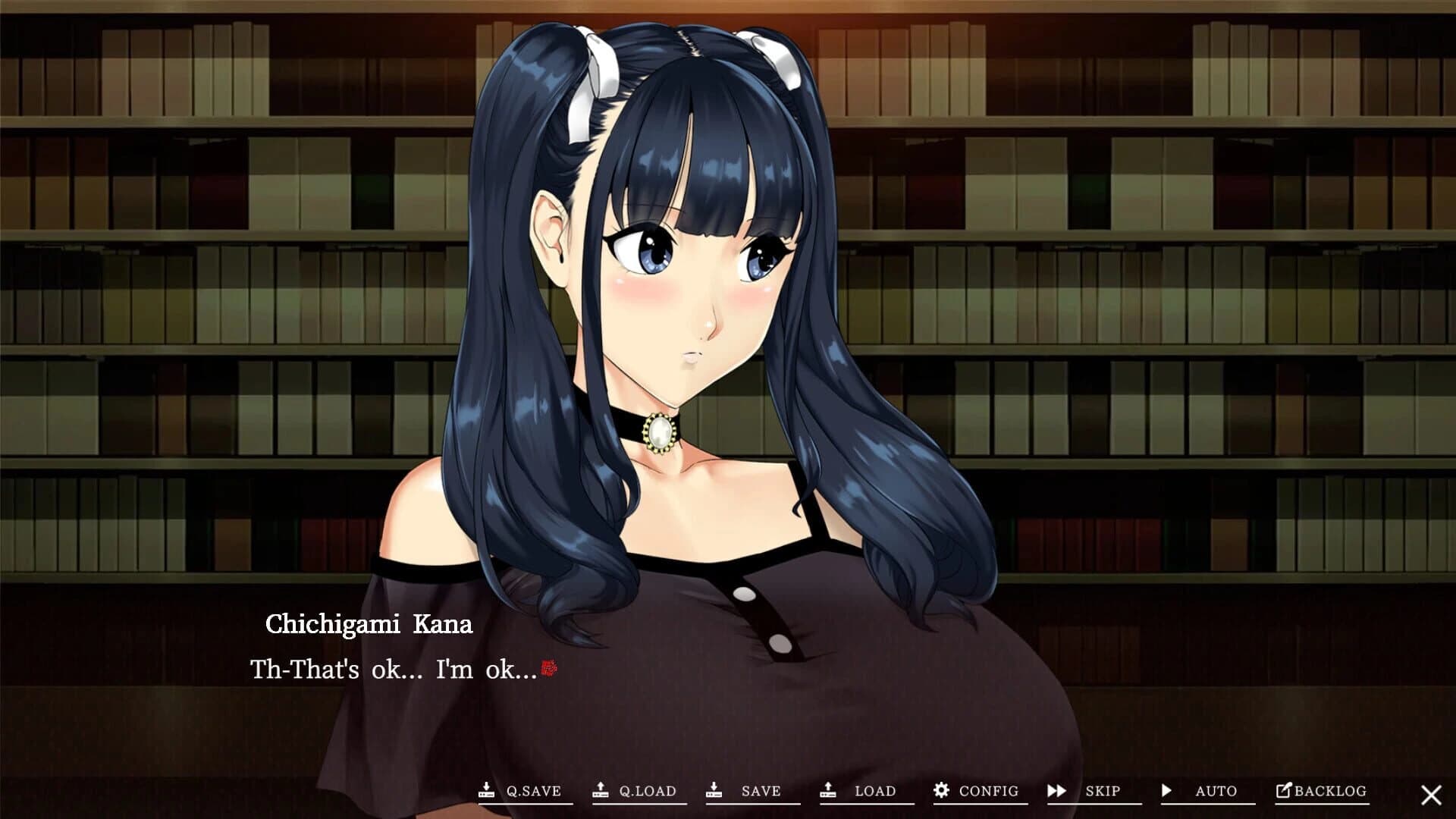Click the fast-forward icon beside SKIP
This screenshot has width=1456, height=819.
point(1057,791)
